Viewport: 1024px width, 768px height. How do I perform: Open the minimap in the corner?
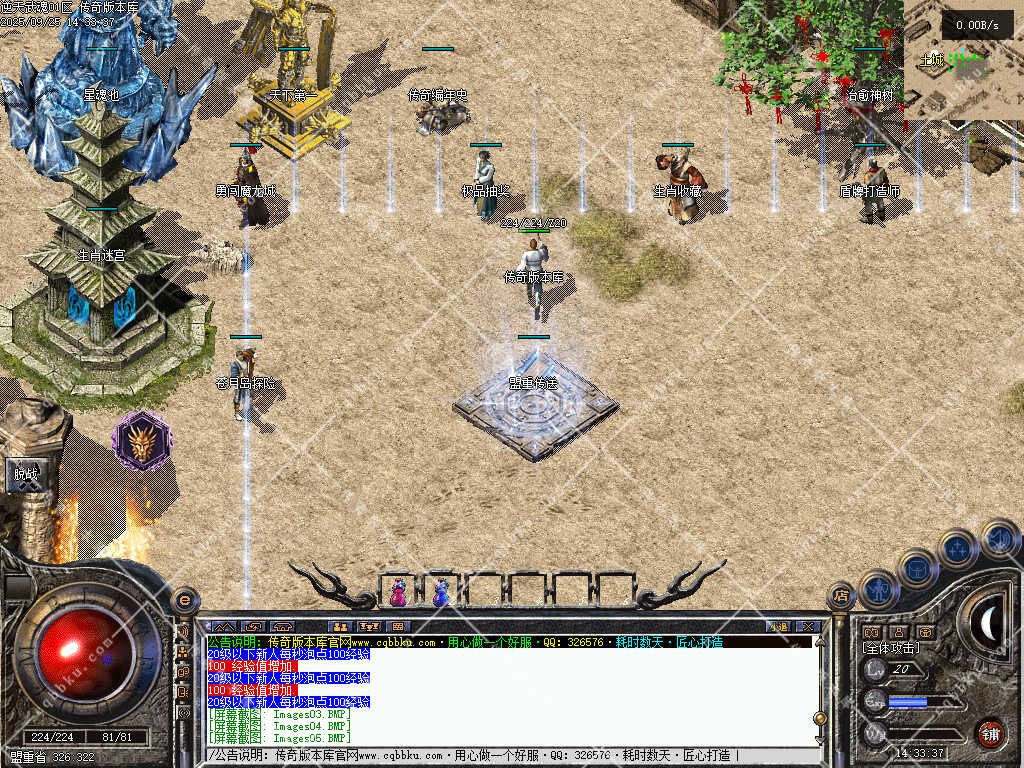click(x=963, y=67)
